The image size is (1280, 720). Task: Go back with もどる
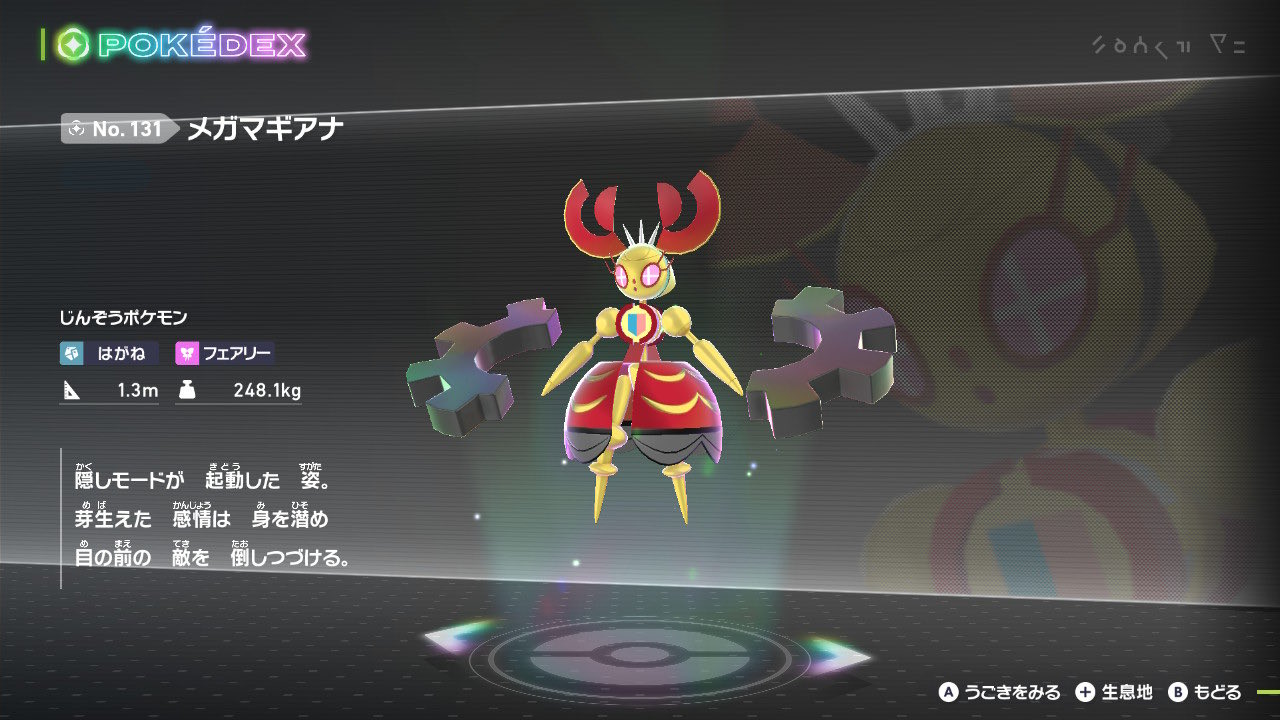tap(1205, 692)
